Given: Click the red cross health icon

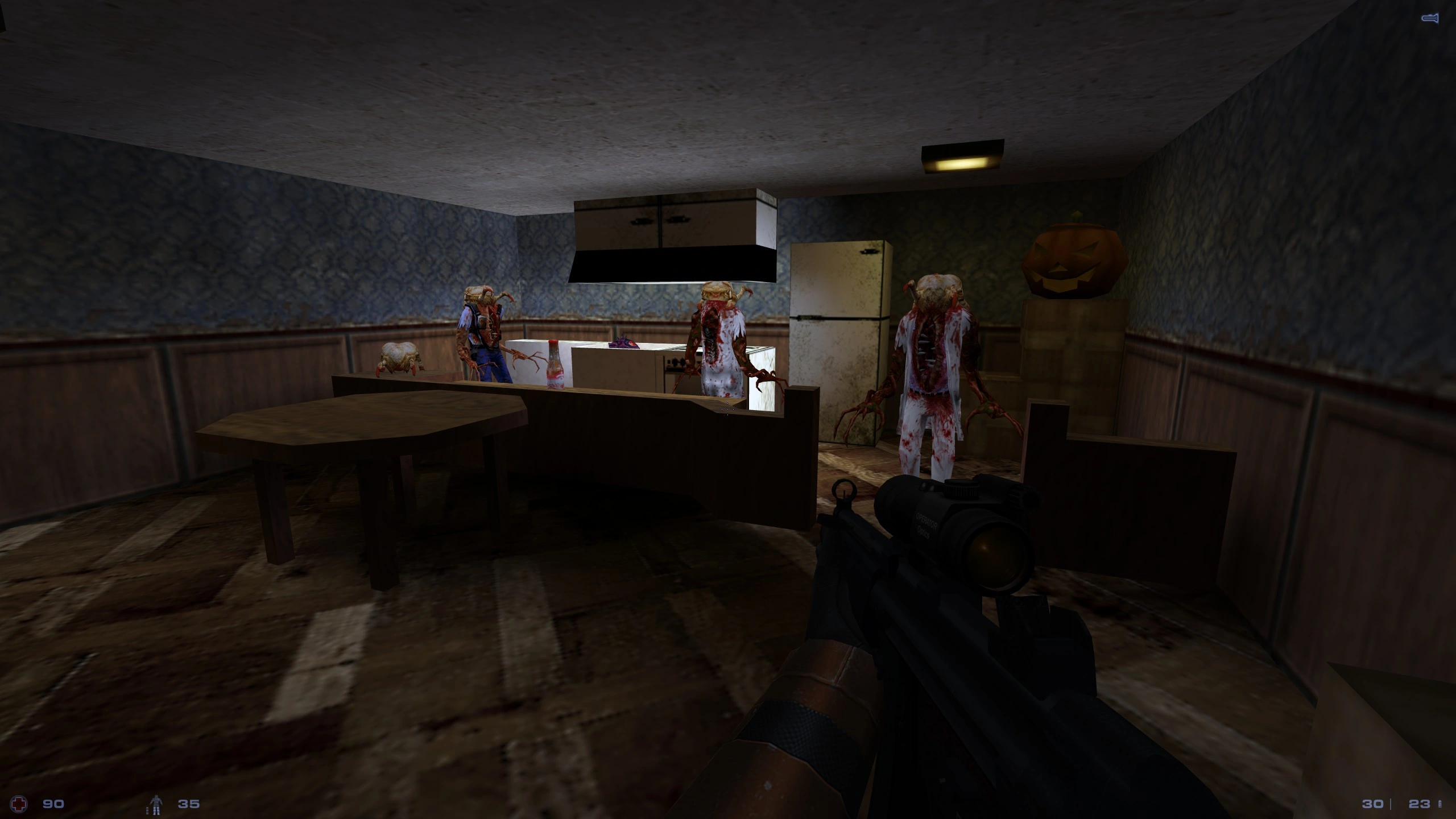Looking at the screenshot, I should click(x=19, y=804).
